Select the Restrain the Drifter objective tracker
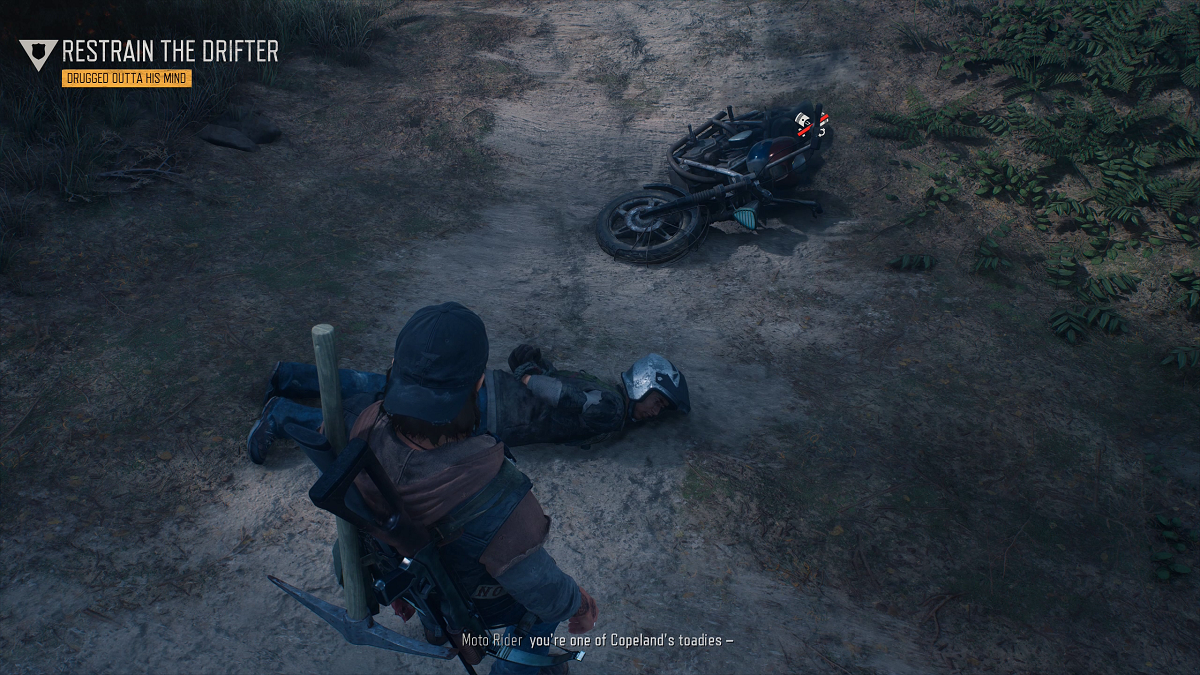Image resolution: width=1200 pixels, height=675 pixels. 170,51
